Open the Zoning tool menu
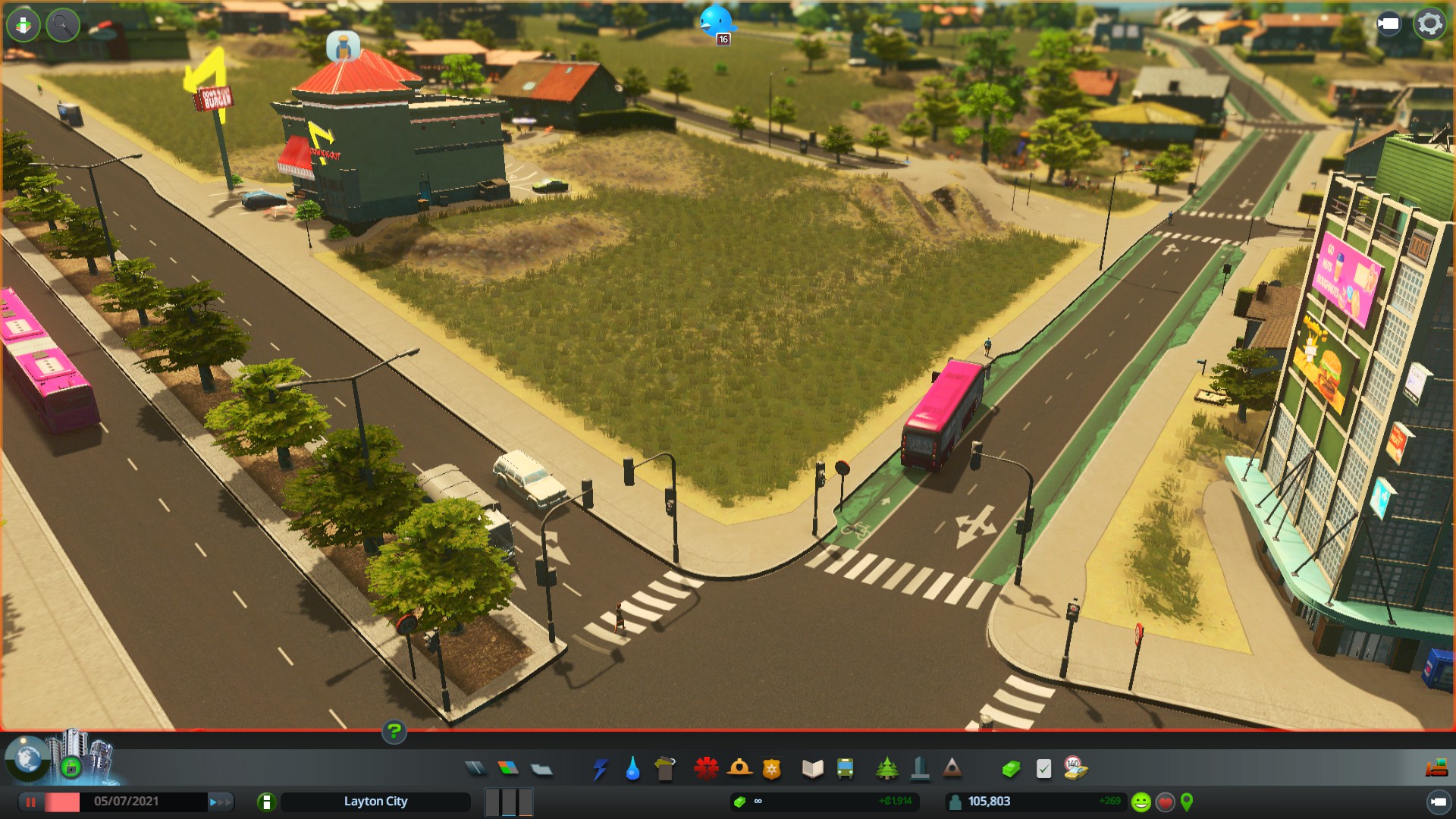Viewport: 1456px width, 819px height. tap(508, 769)
